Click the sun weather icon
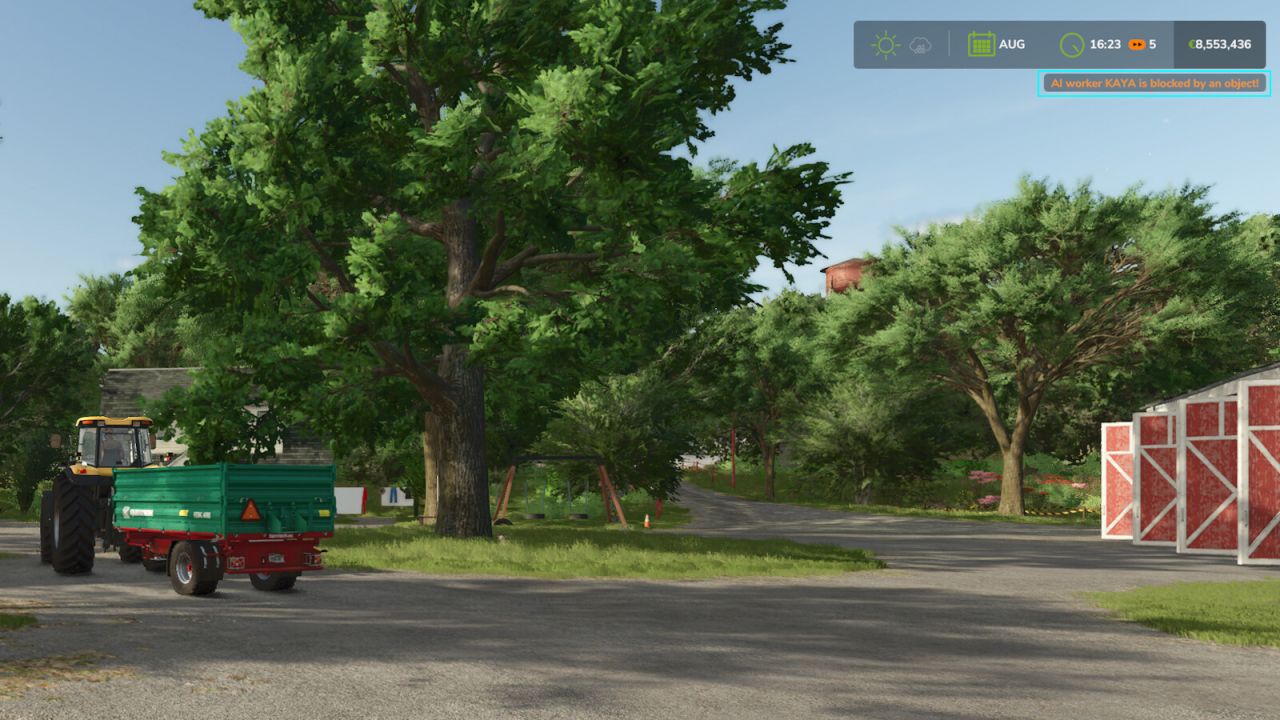The height and width of the screenshot is (720, 1280). tap(884, 43)
